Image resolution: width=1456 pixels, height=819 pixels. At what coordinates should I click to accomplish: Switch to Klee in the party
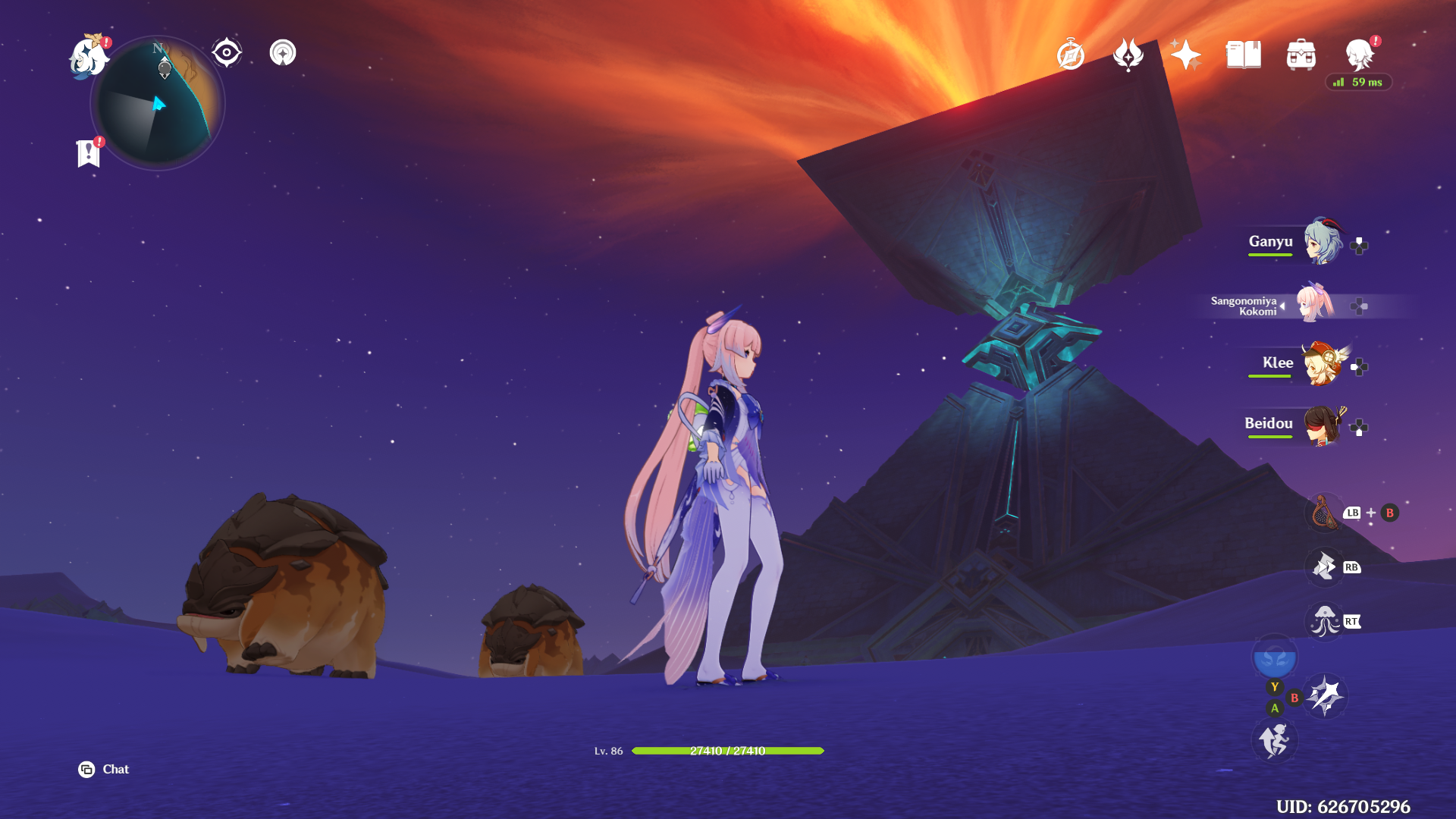pos(1323,363)
